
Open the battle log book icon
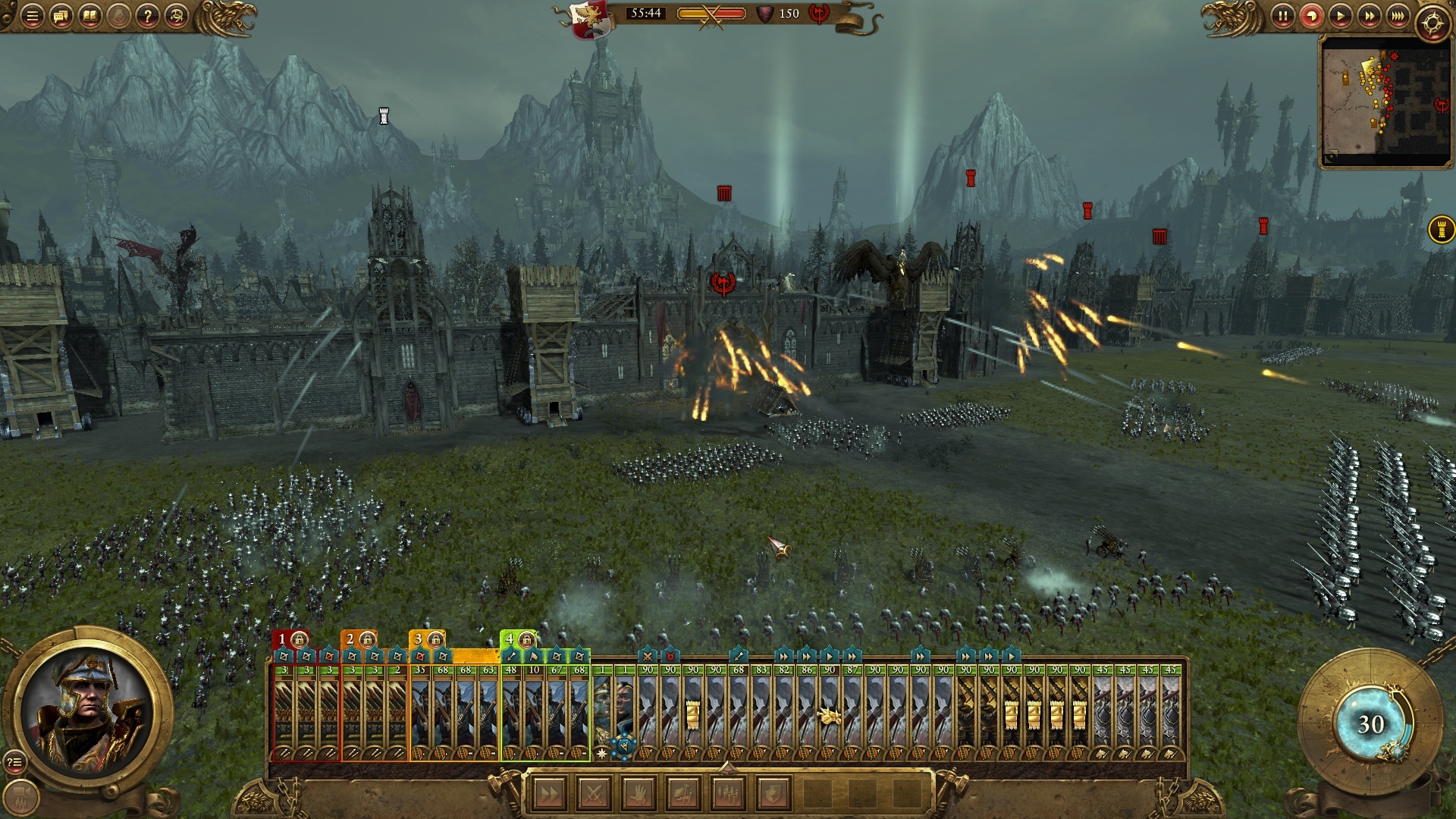(90, 17)
